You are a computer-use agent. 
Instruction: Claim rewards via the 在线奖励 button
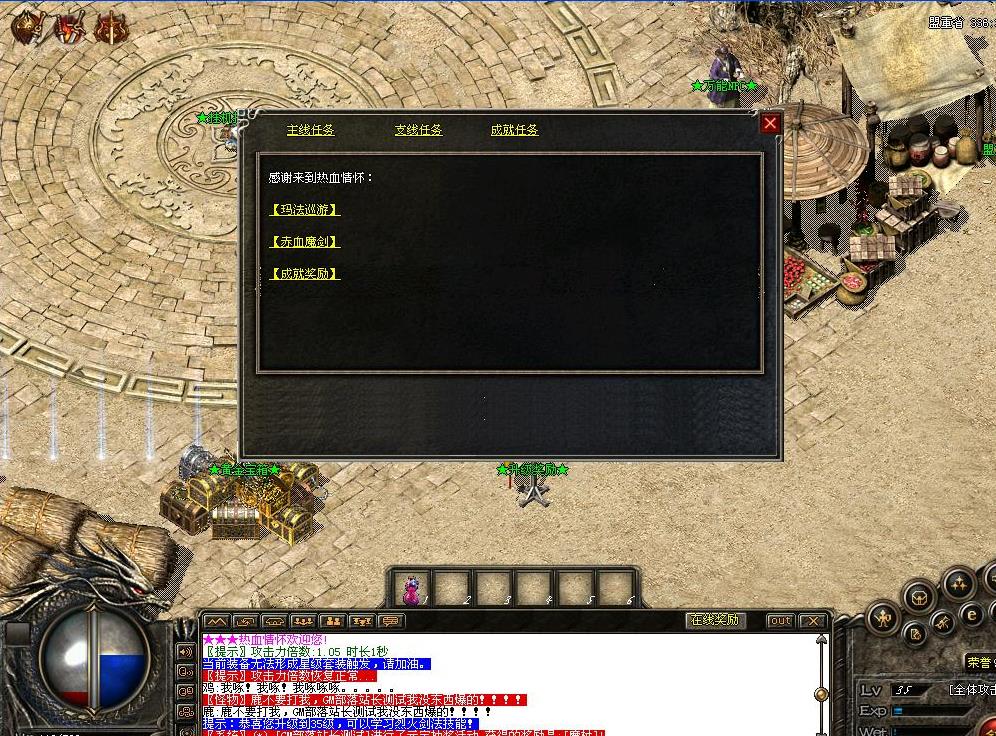[715, 620]
